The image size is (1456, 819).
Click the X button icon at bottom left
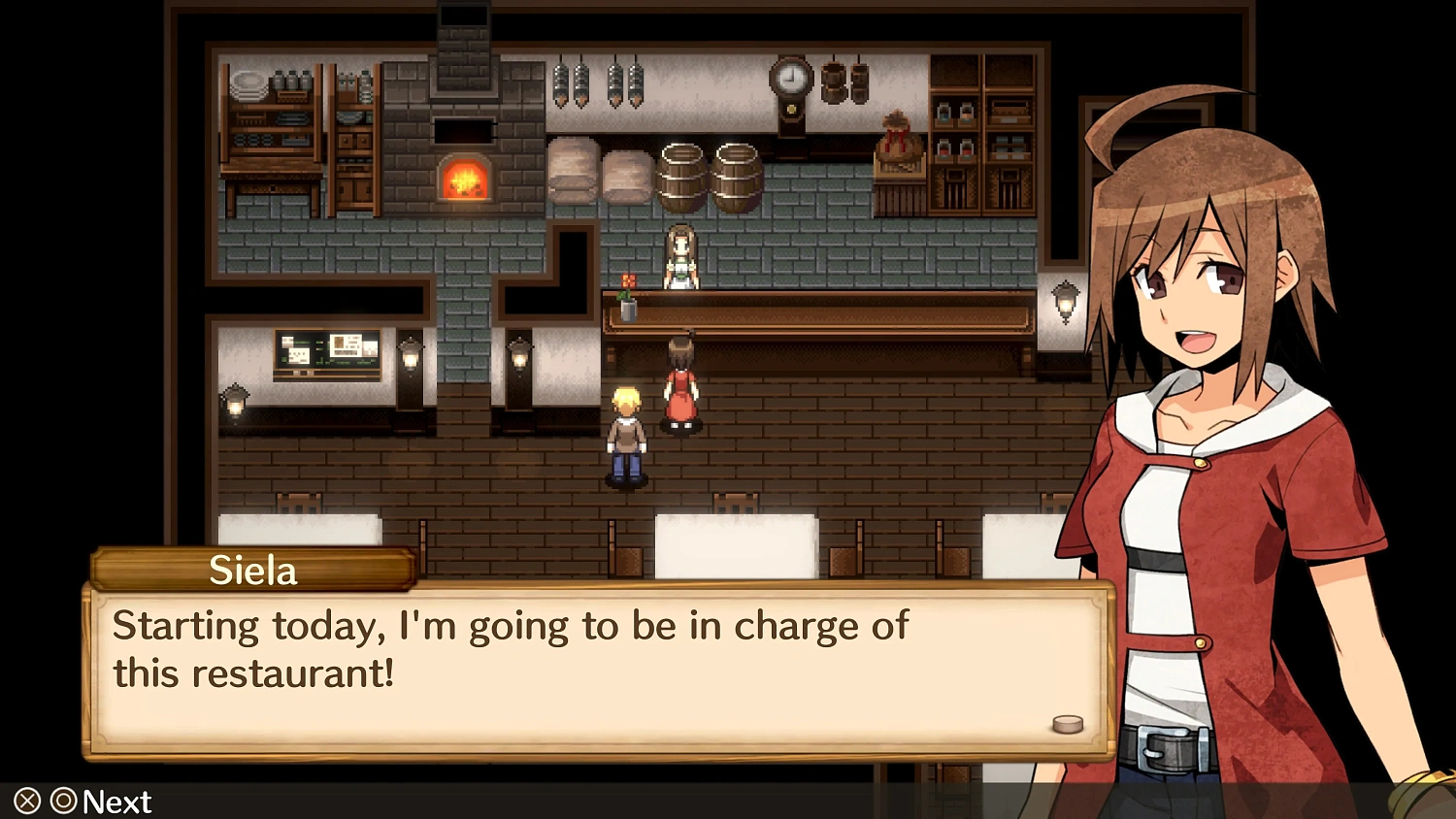click(25, 802)
